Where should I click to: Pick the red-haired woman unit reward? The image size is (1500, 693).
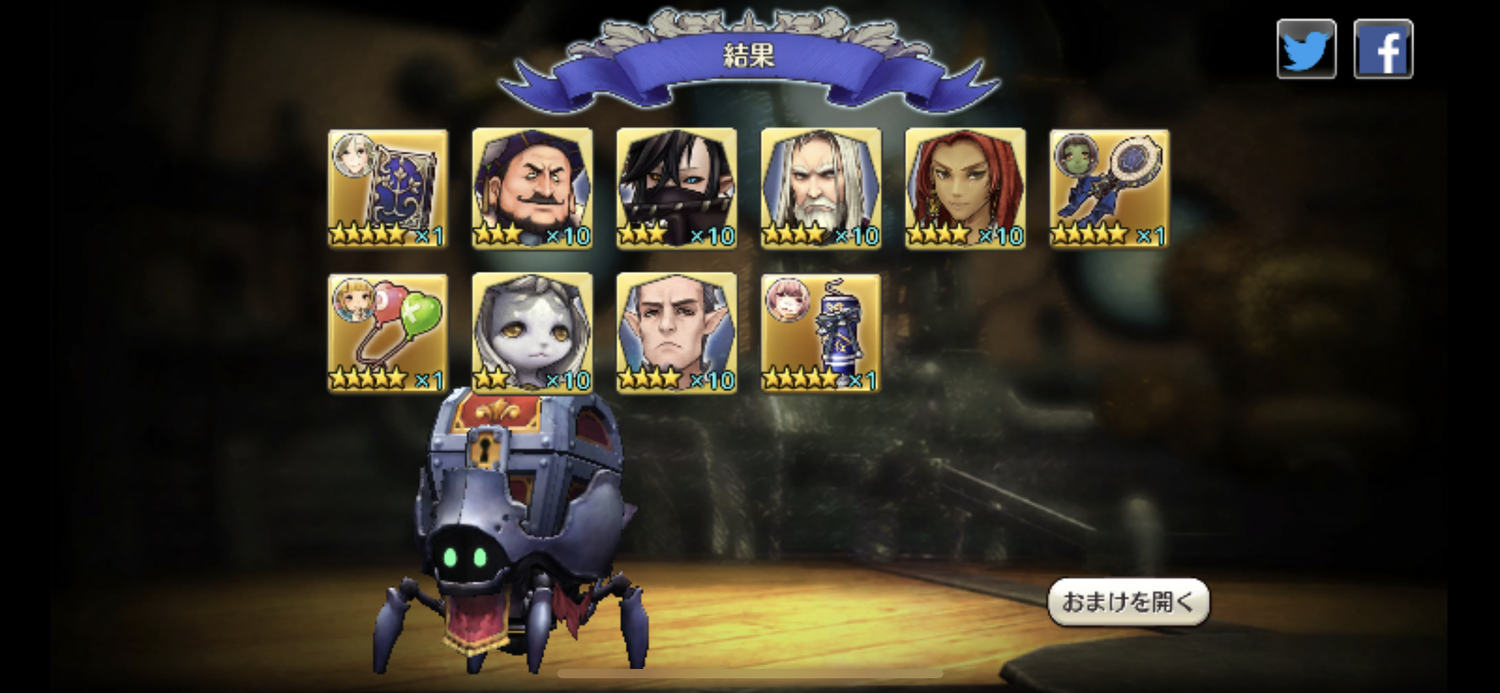point(965,188)
